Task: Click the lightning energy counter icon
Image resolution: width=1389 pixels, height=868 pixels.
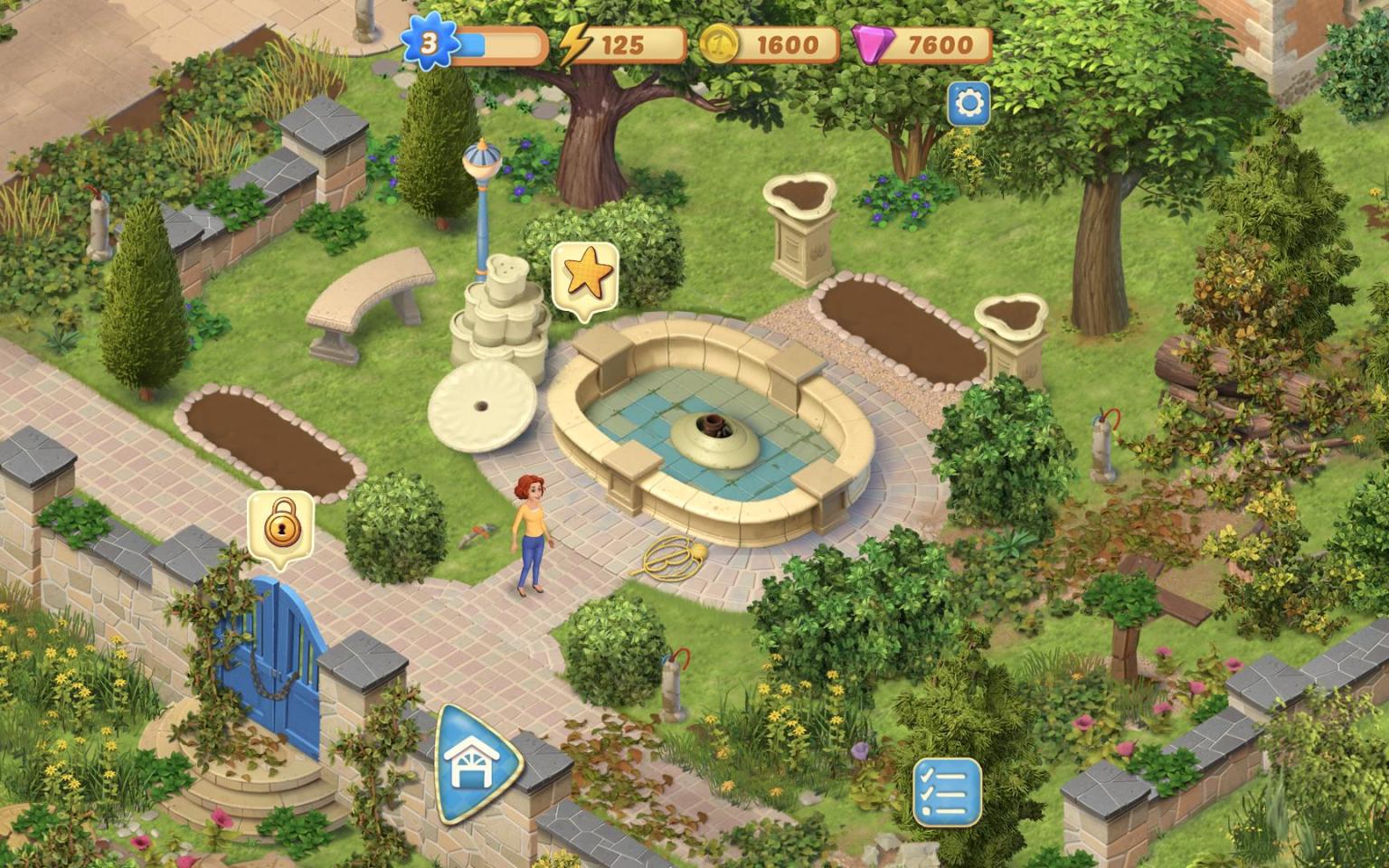Action: click(x=576, y=42)
